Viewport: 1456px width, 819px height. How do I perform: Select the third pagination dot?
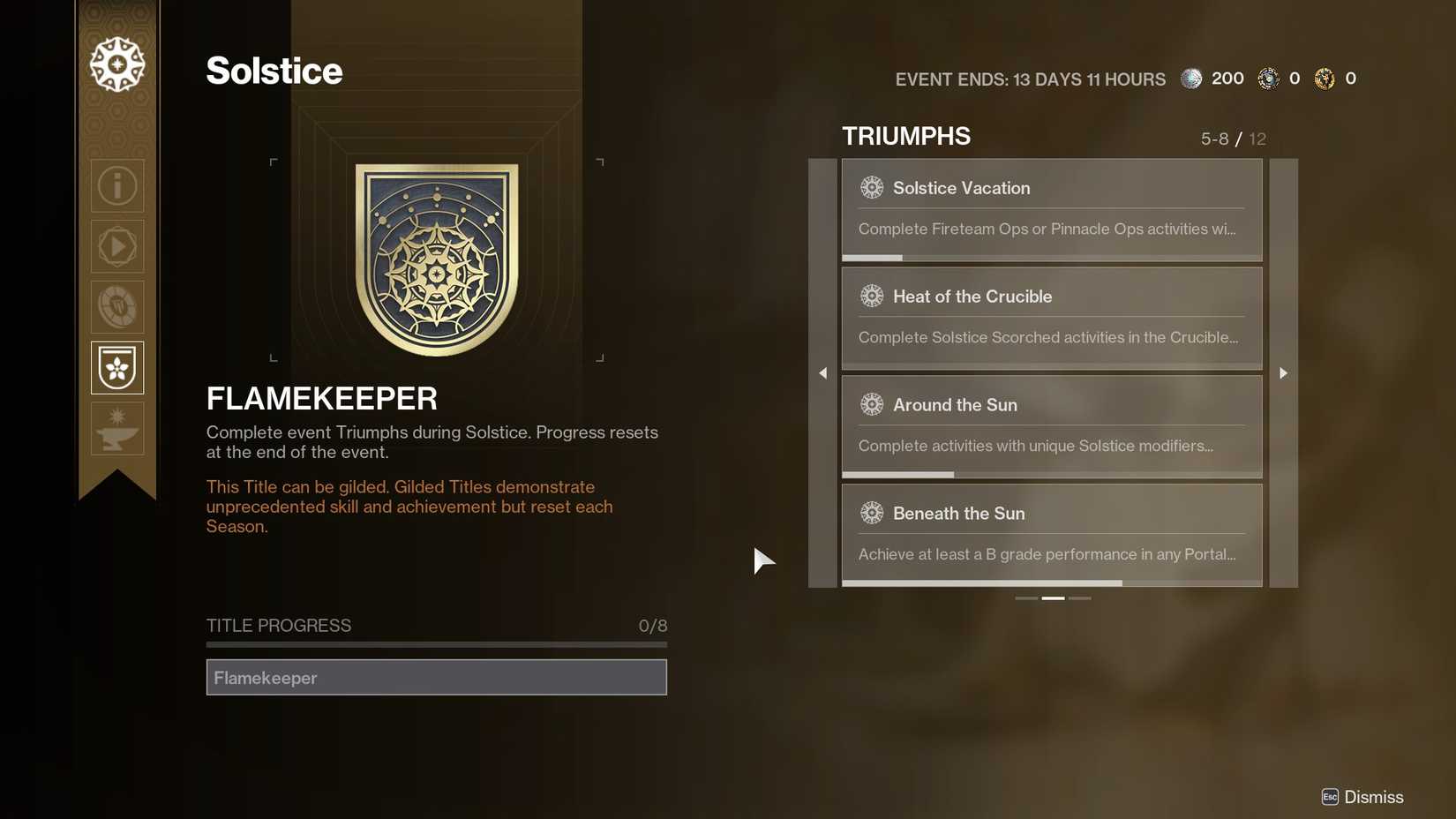click(1080, 597)
